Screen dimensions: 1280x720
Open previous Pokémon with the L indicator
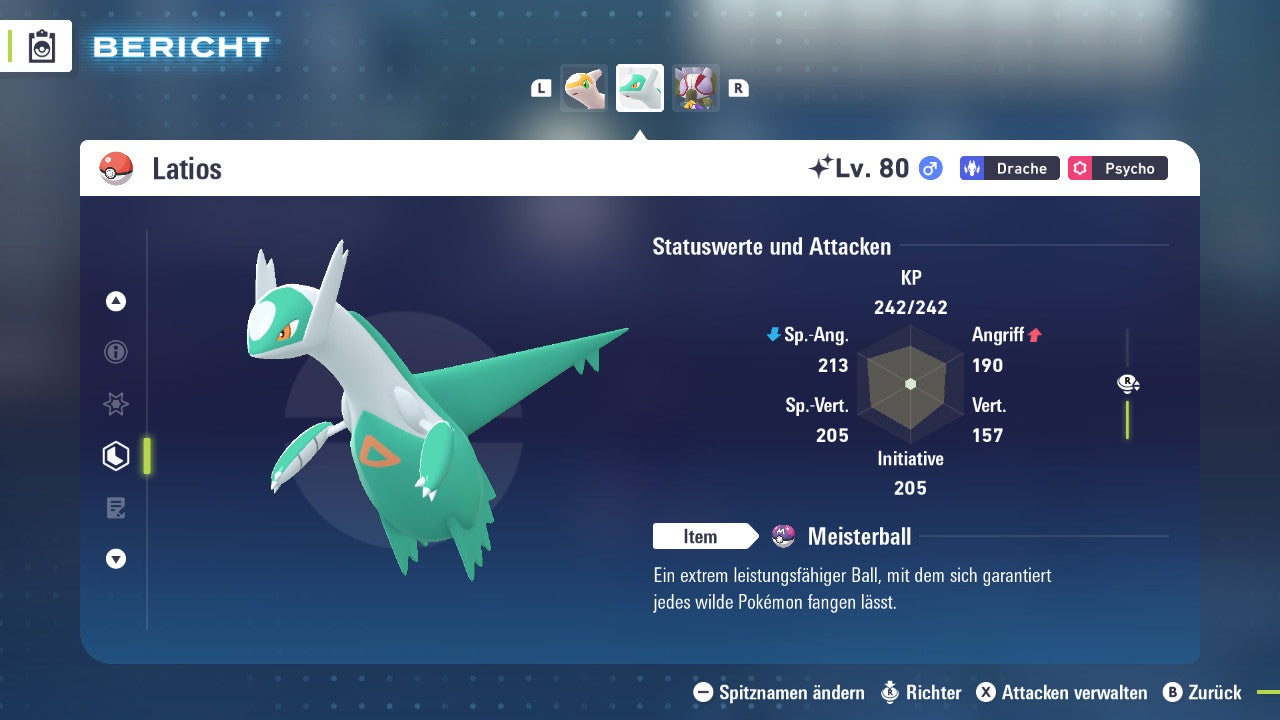(x=541, y=88)
